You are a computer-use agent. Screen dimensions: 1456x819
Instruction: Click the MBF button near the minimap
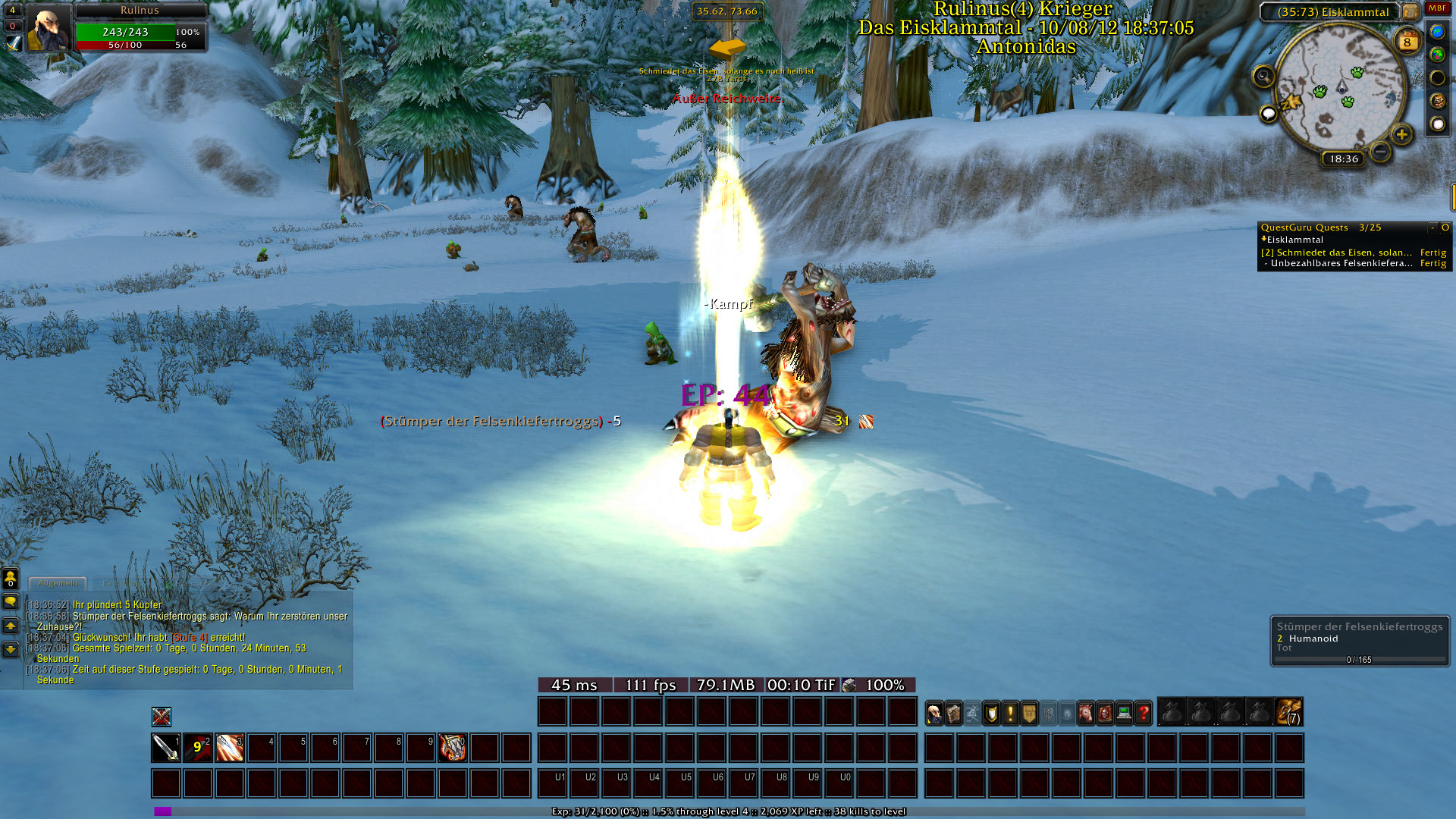click(1437, 8)
